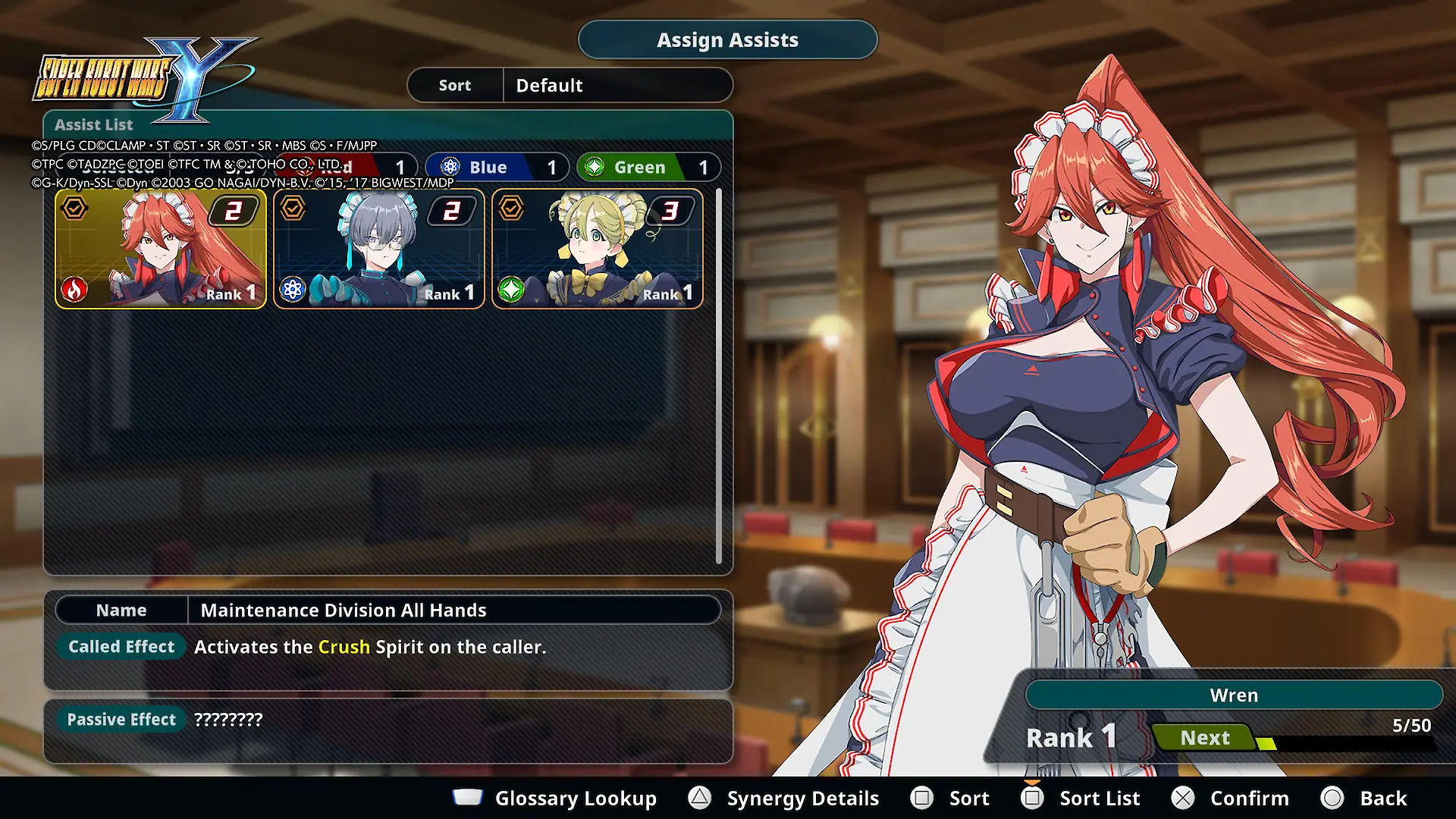Filter assists by Green type

(x=648, y=167)
